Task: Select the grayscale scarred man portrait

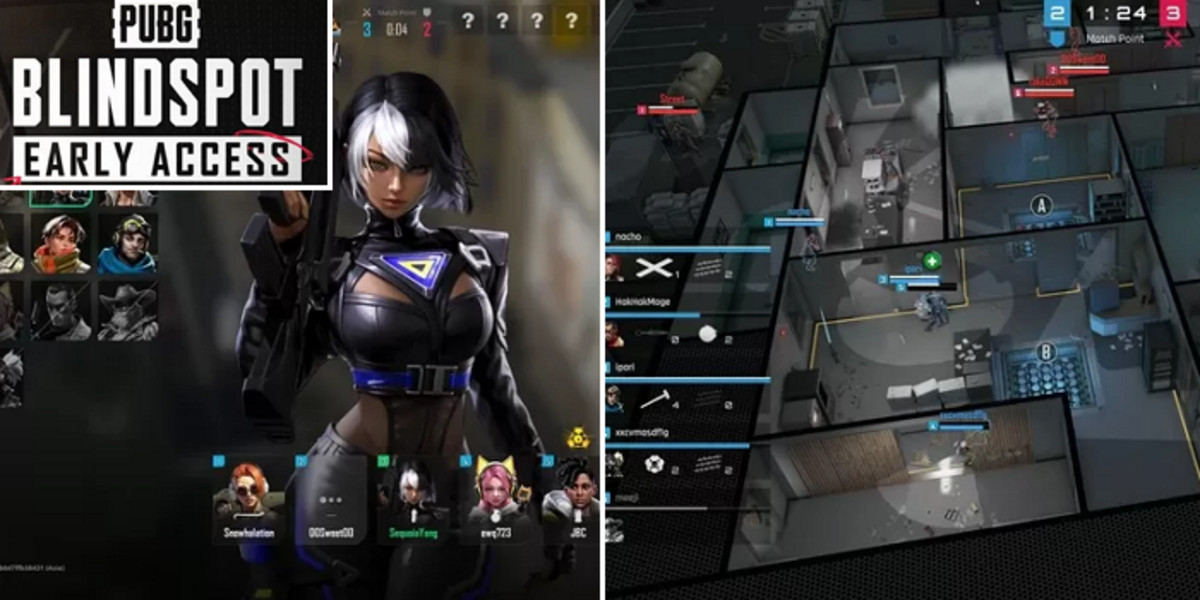Action: (x=60, y=311)
